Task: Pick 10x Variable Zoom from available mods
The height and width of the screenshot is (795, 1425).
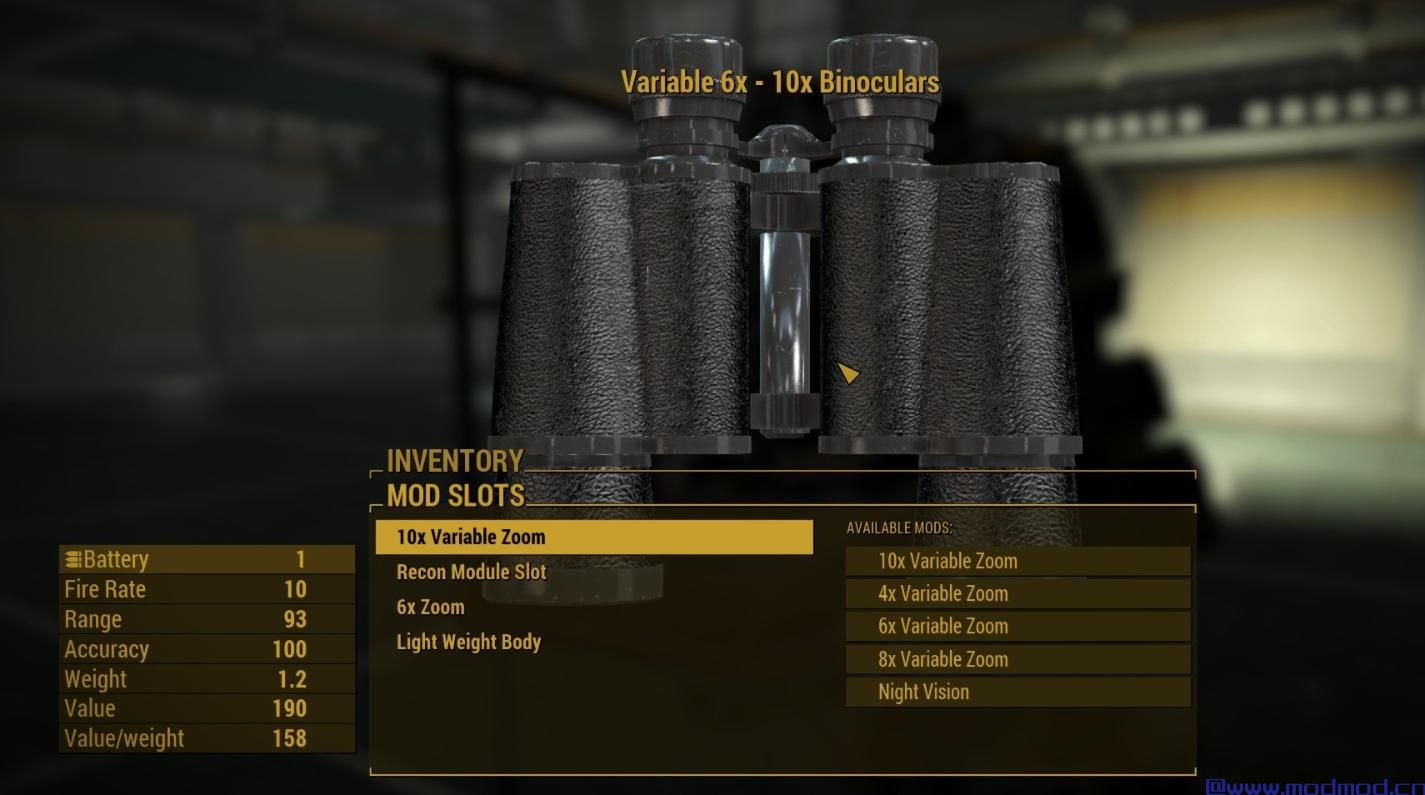Action: (x=1016, y=560)
